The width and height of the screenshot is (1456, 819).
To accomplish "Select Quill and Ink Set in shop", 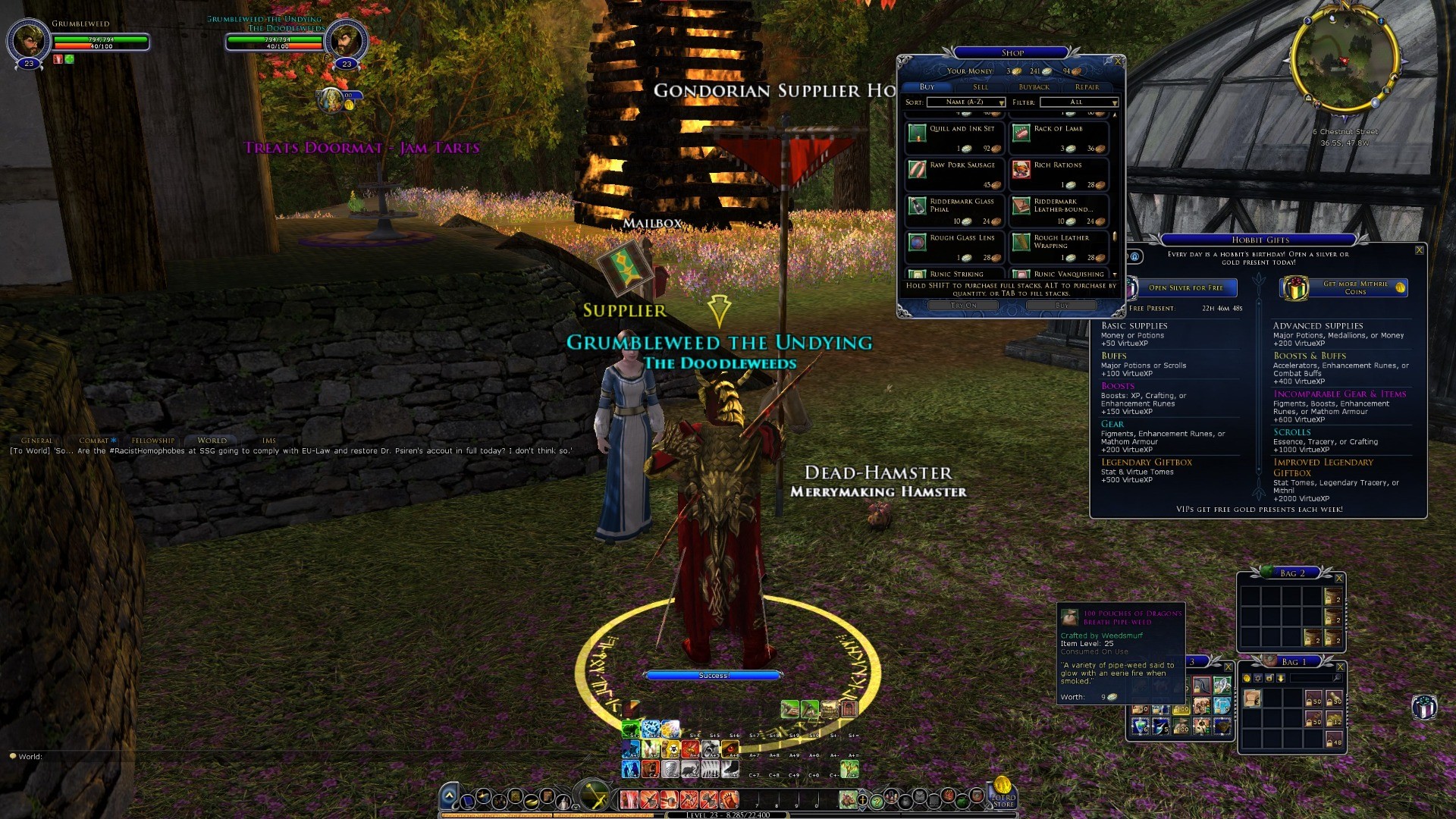I will click(x=955, y=137).
